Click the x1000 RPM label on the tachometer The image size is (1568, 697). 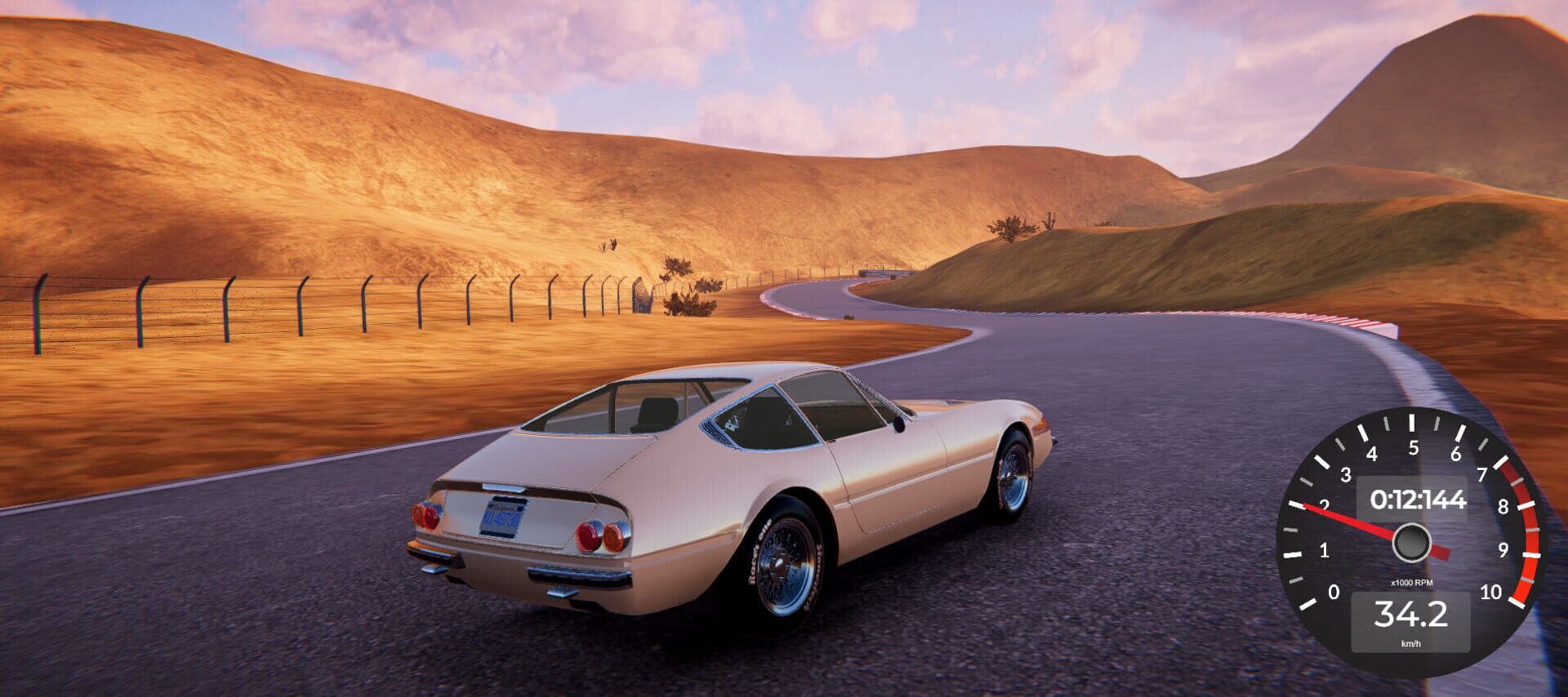(x=1412, y=582)
